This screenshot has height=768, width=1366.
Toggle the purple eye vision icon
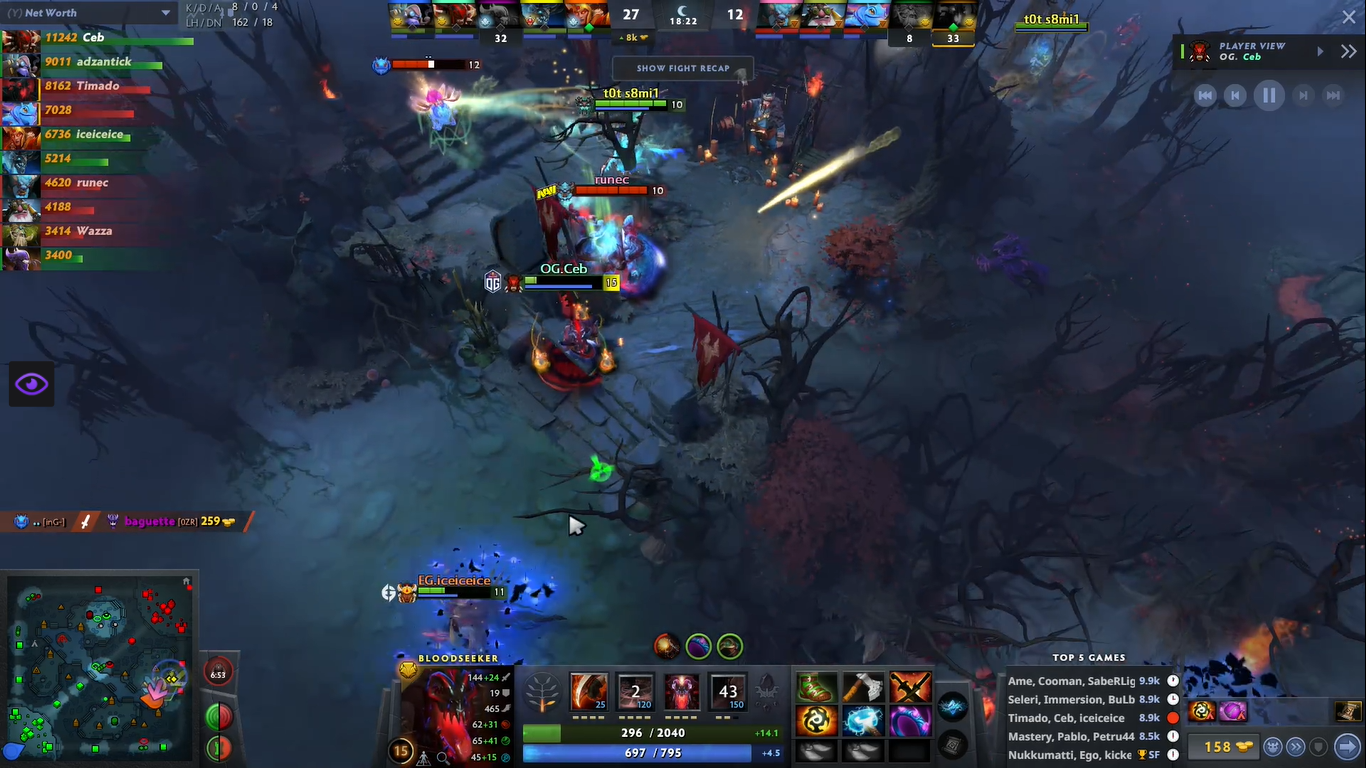pyautogui.click(x=31, y=384)
